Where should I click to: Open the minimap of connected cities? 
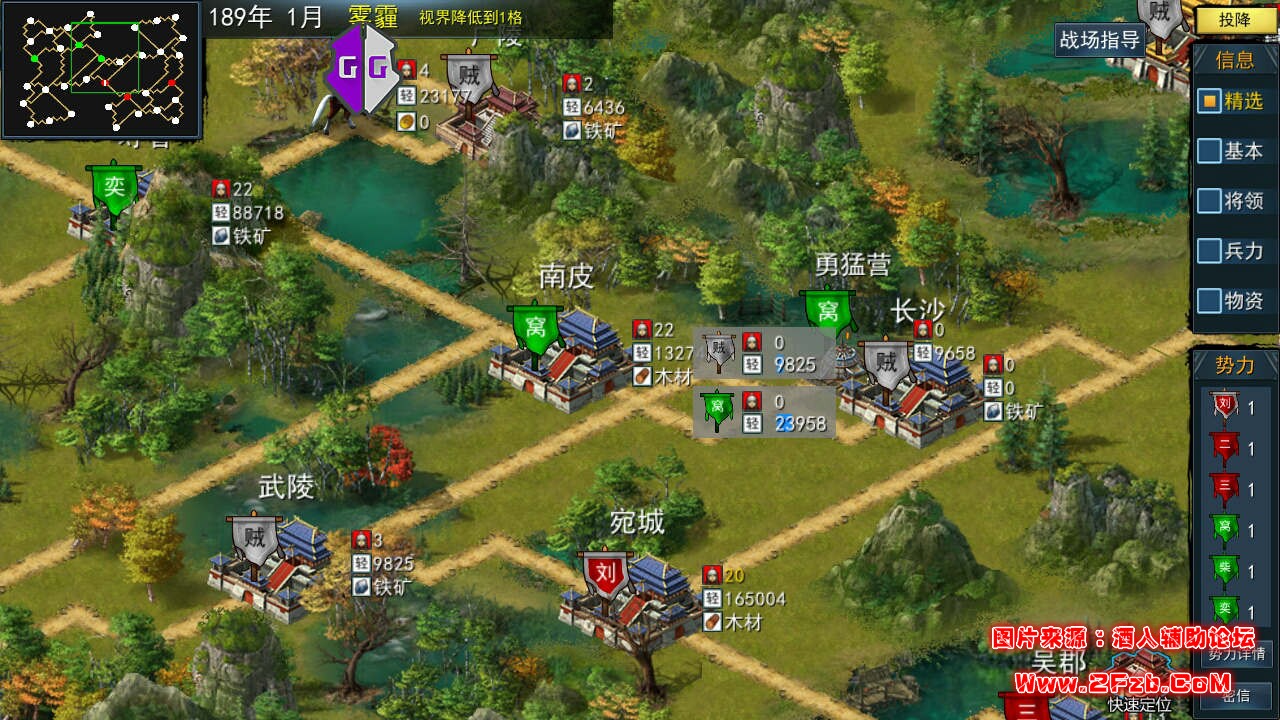click(x=103, y=68)
